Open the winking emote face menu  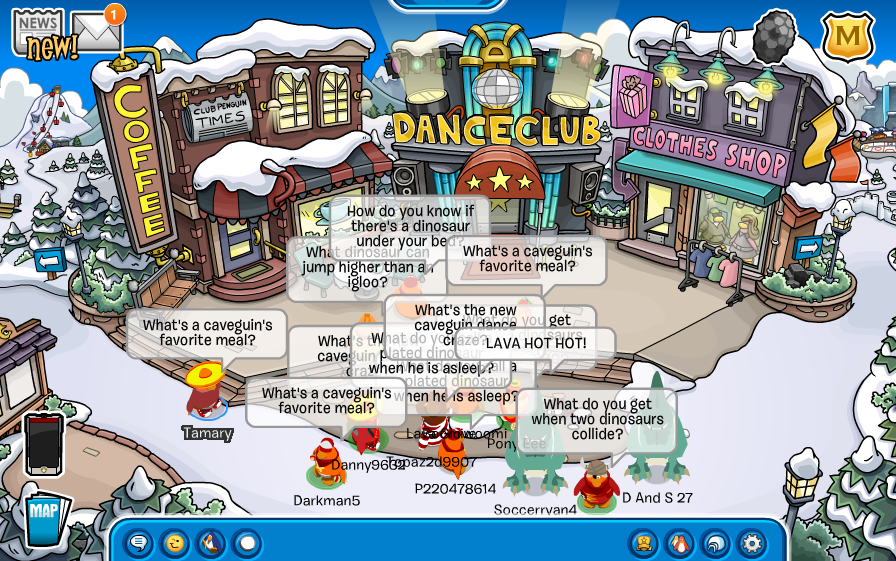pyautogui.click(x=175, y=543)
